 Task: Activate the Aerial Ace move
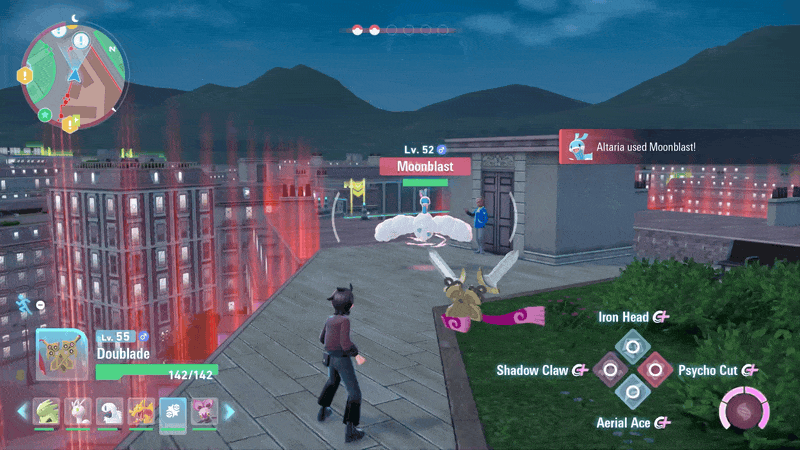click(x=632, y=393)
